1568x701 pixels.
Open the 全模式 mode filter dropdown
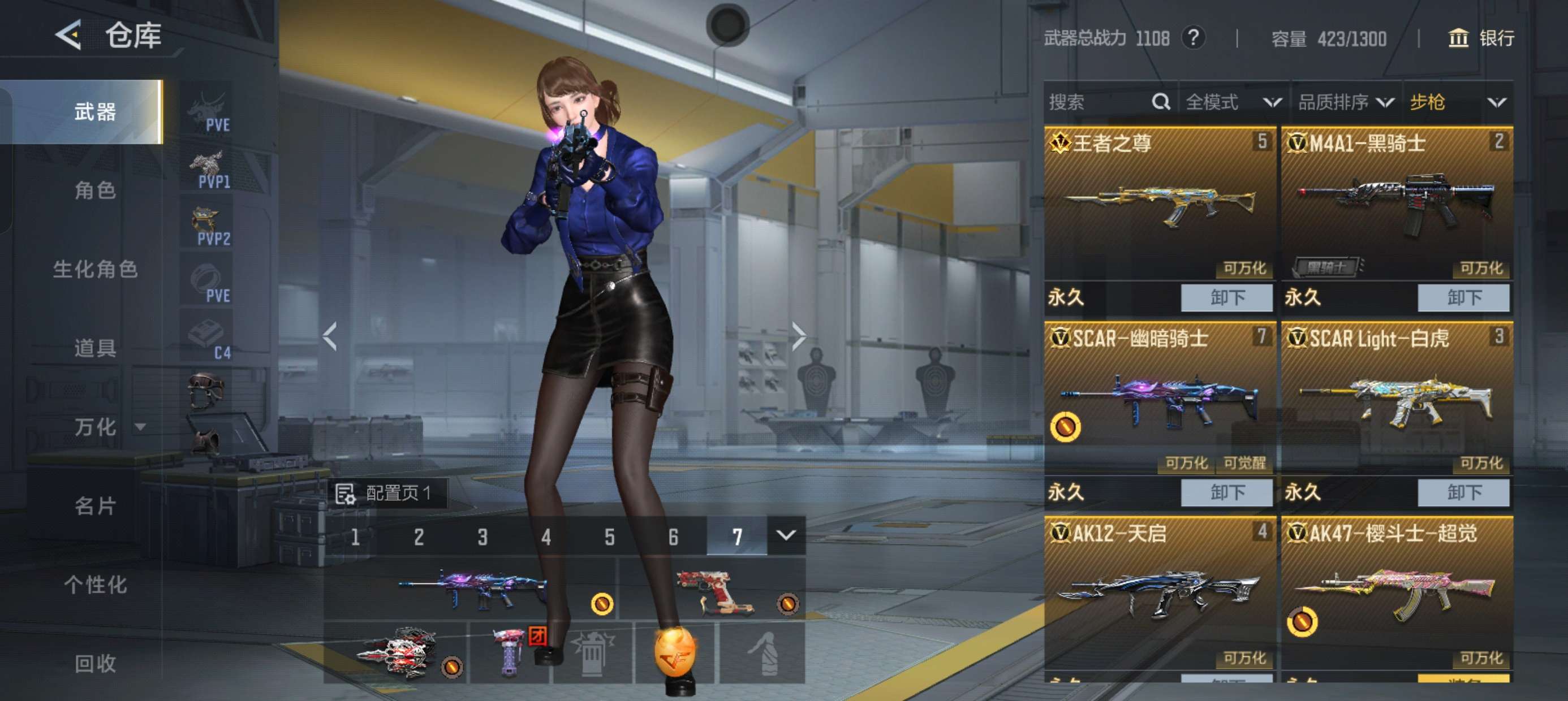click(1232, 102)
